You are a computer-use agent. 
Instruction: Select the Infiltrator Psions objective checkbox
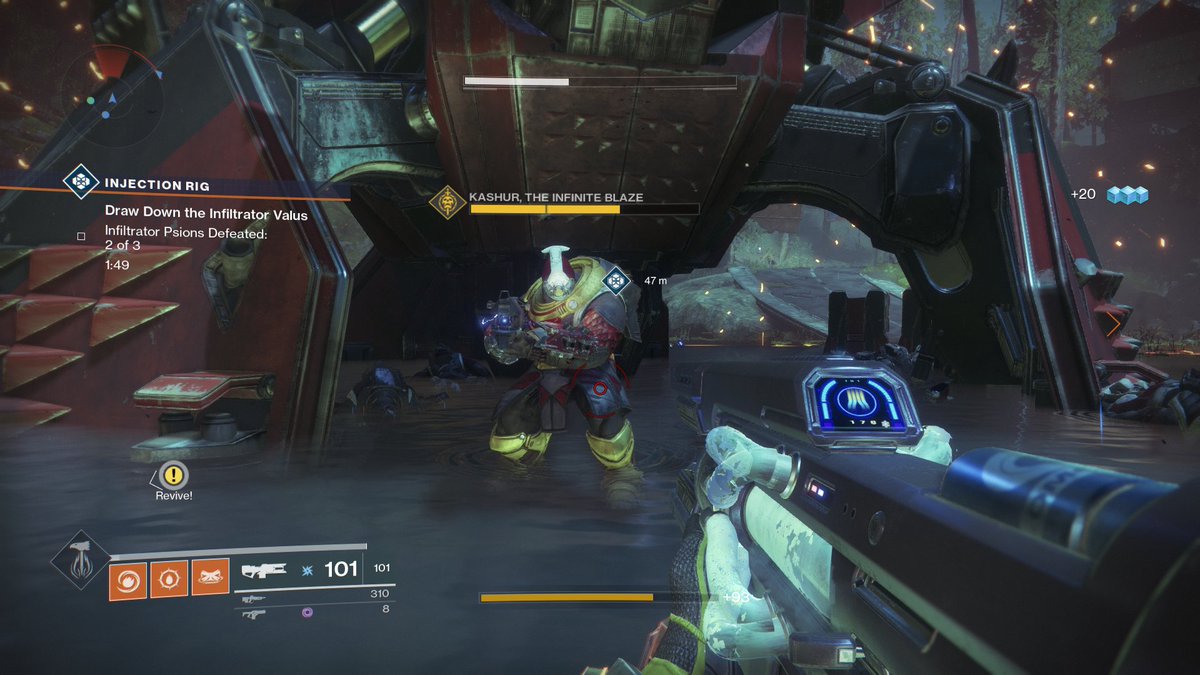tap(81, 236)
